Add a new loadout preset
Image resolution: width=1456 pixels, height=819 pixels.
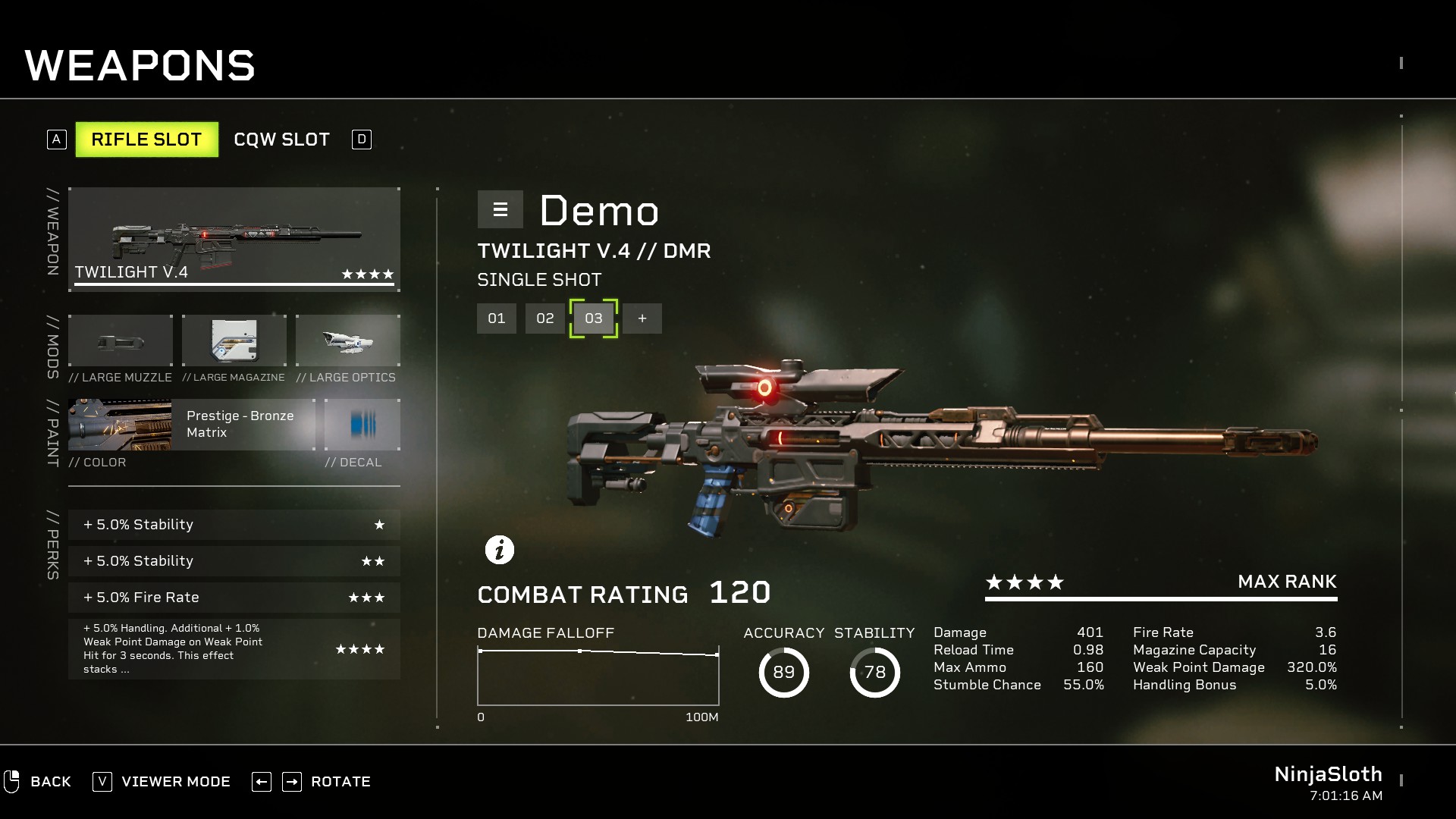point(642,318)
